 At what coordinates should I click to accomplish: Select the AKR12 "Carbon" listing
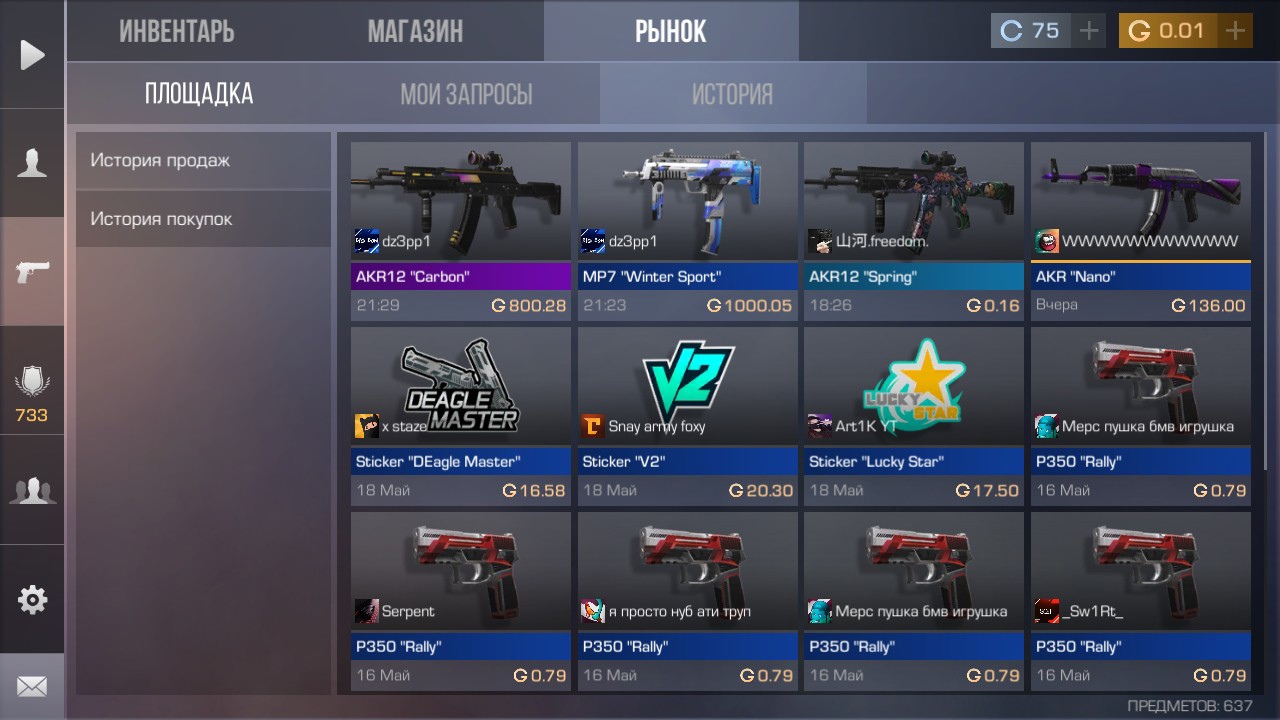pyautogui.click(x=460, y=231)
